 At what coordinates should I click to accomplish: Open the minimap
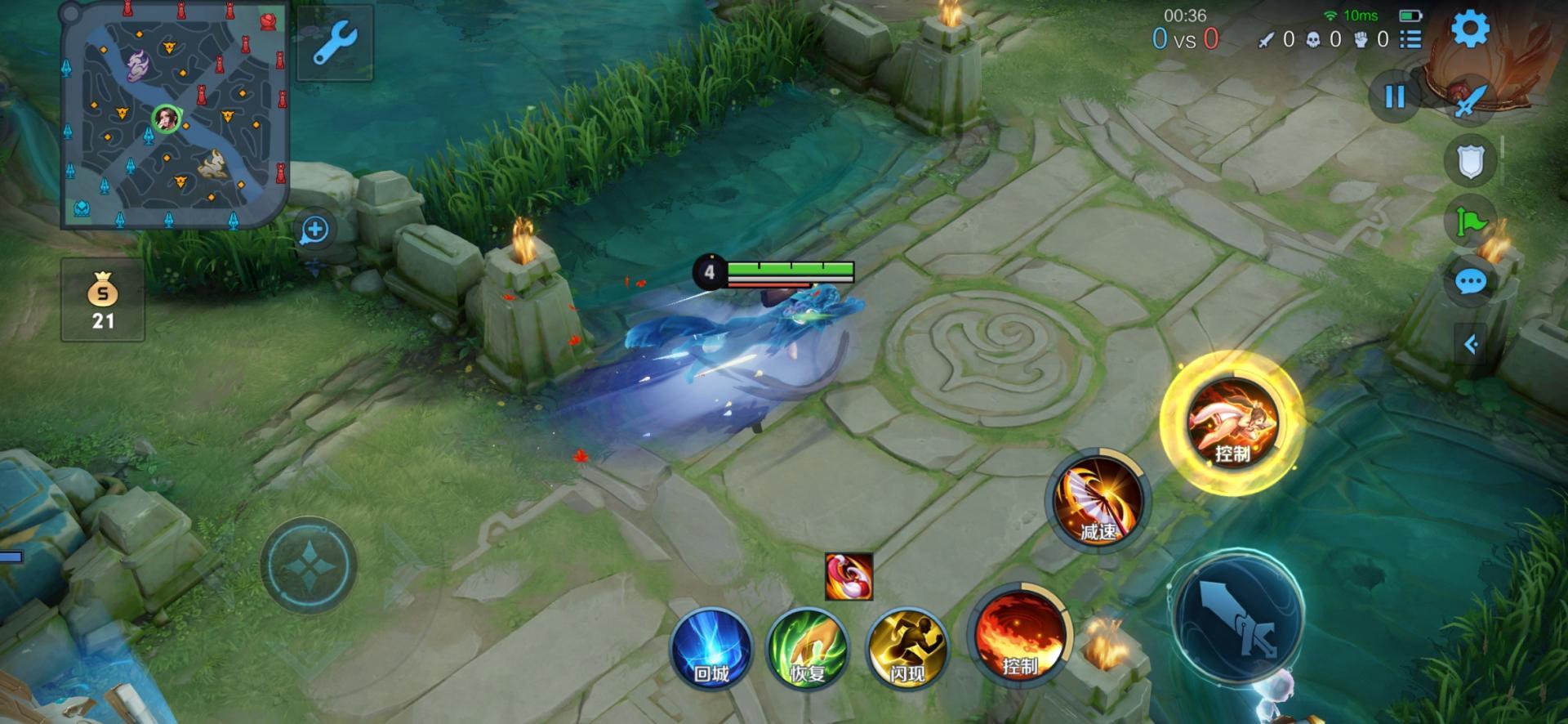click(x=174, y=114)
